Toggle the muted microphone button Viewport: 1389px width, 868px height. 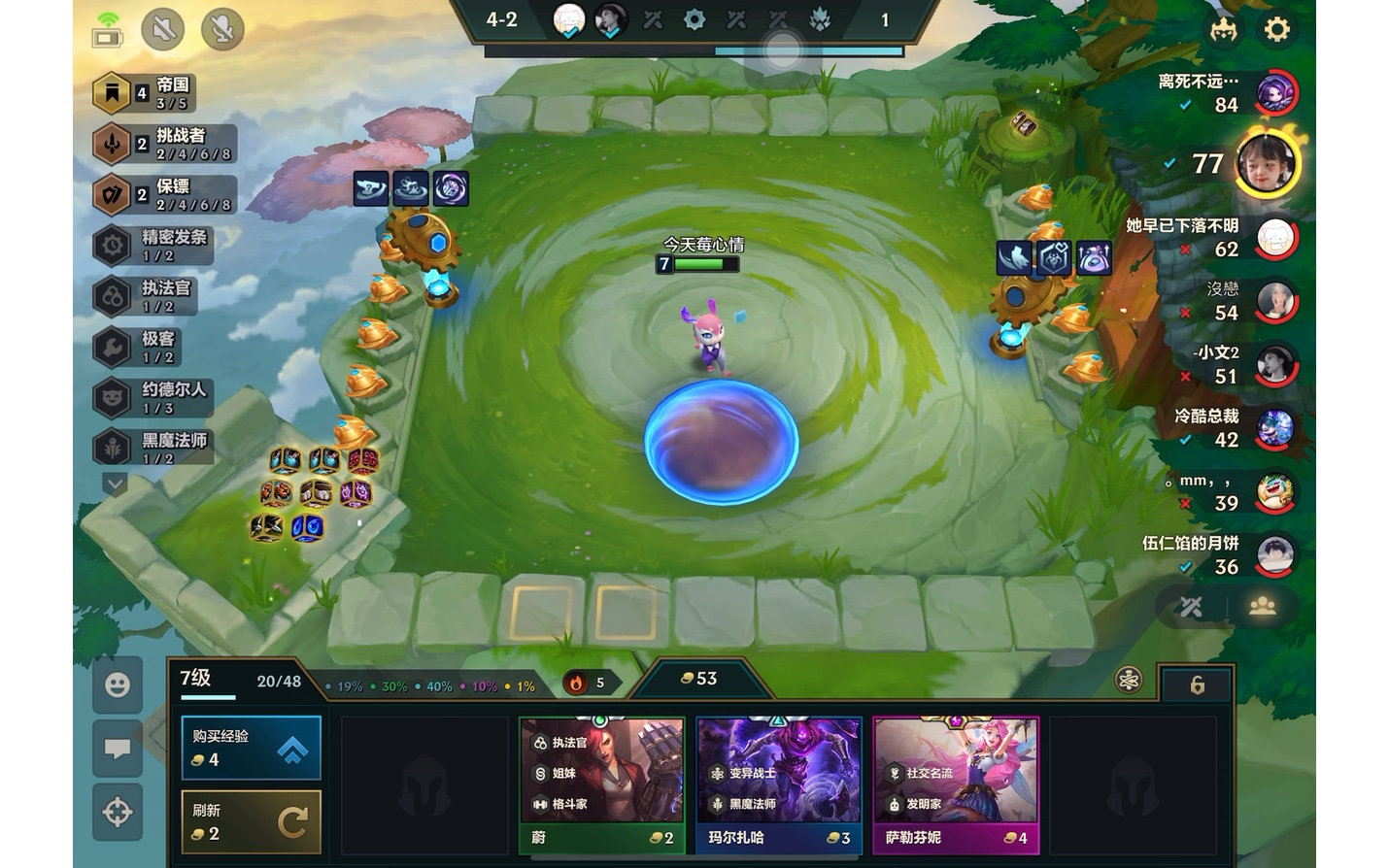[x=222, y=29]
